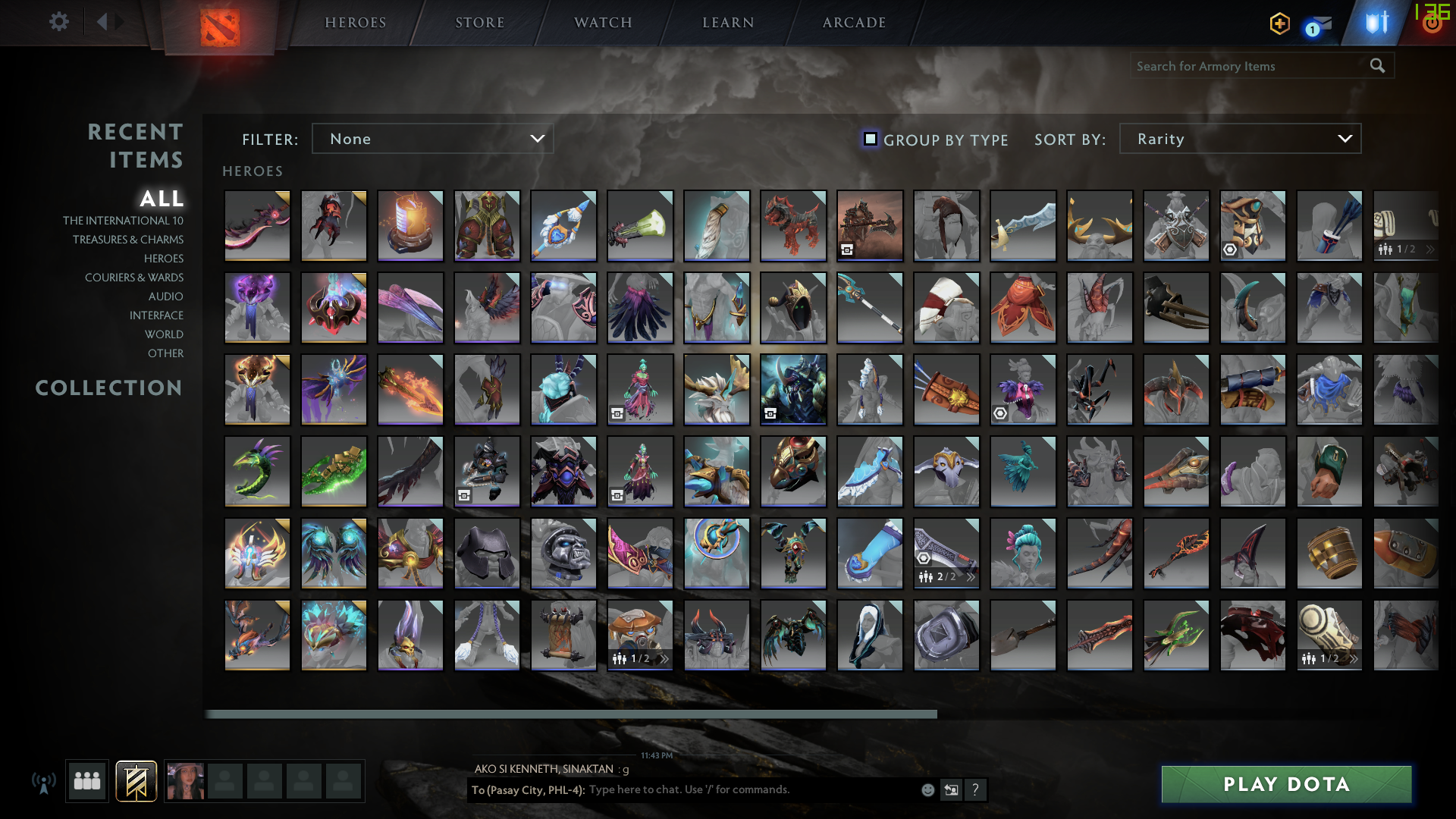Viewport: 1456px width, 819px height.
Task: Select THE INTERNATIONAL 10 filter link
Action: pos(124,220)
